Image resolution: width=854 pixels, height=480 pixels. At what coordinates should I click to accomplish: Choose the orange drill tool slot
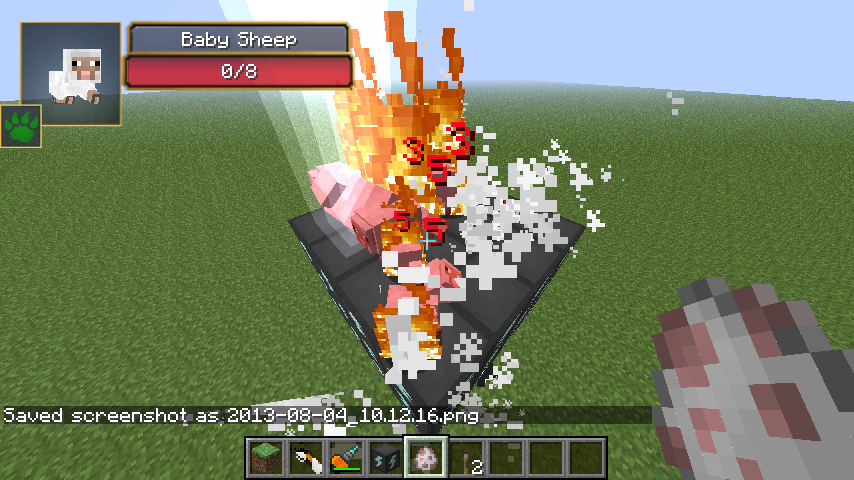coord(345,457)
